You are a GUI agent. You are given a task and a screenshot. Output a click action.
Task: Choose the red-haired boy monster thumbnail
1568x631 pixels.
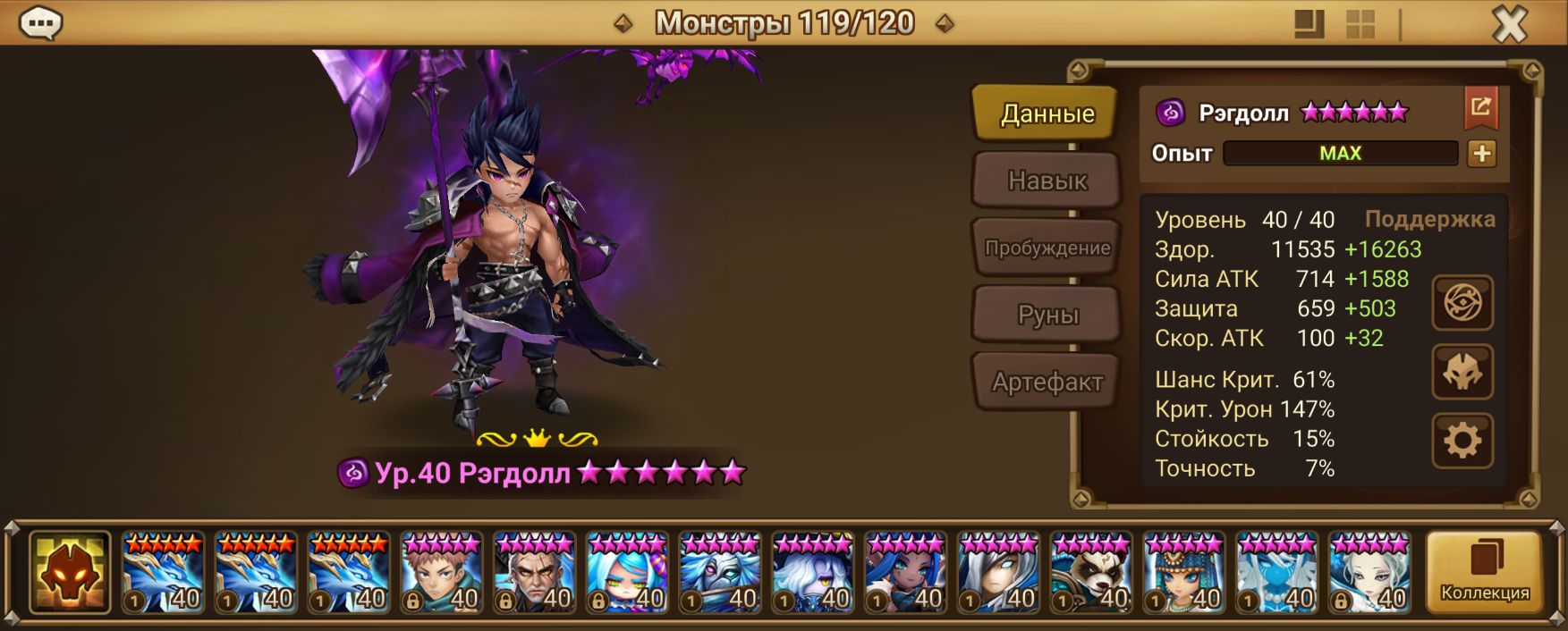click(x=441, y=573)
